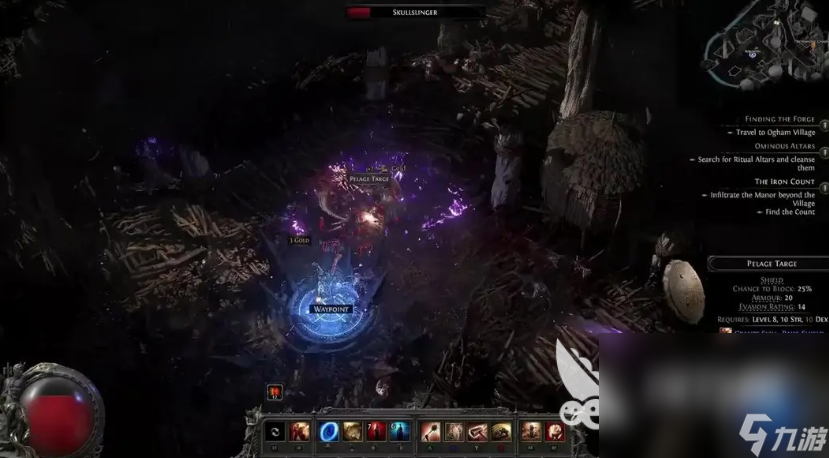This screenshot has width=829, height=458.
Task: Activate the circular arrows swap icon
Action: [275, 431]
